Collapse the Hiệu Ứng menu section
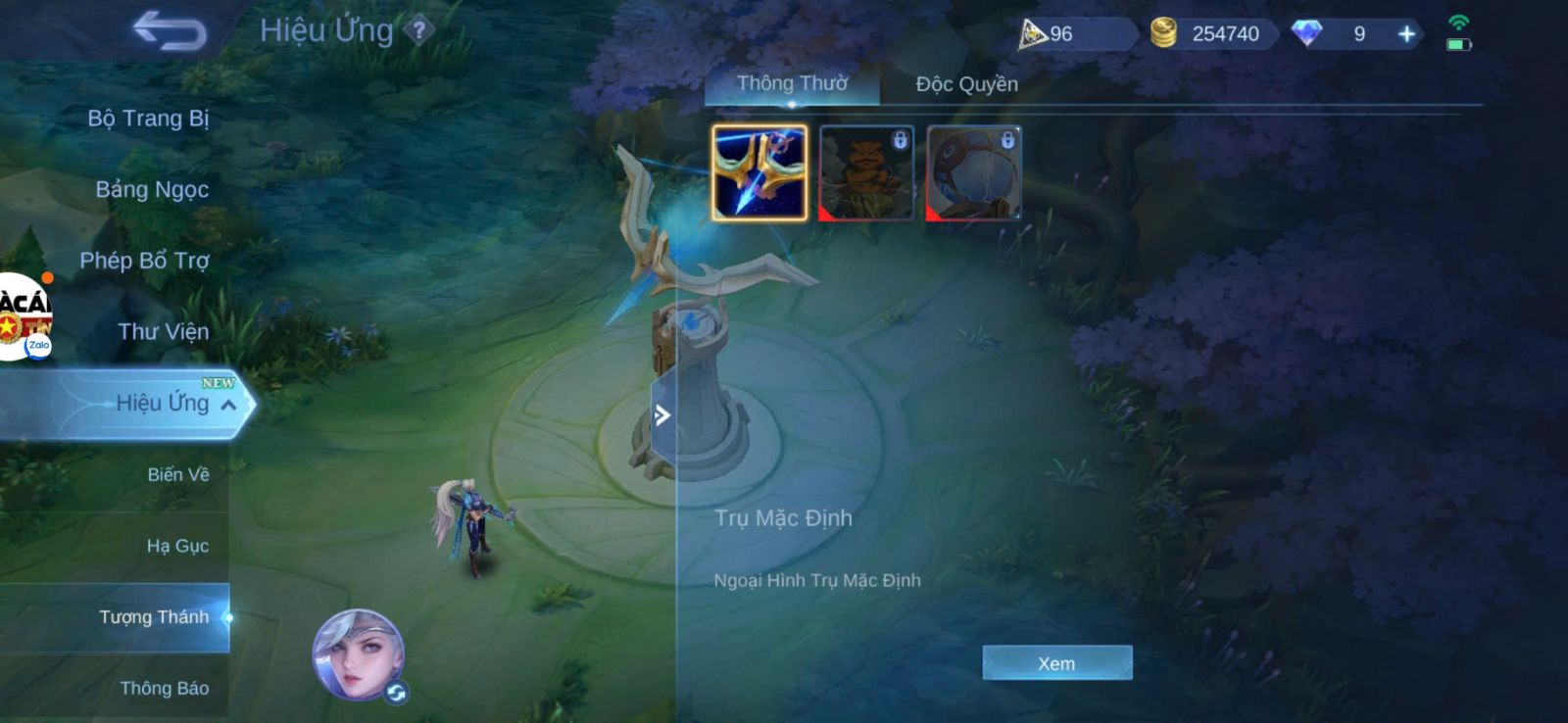The width and height of the screenshot is (1568, 723). point(227,405)
